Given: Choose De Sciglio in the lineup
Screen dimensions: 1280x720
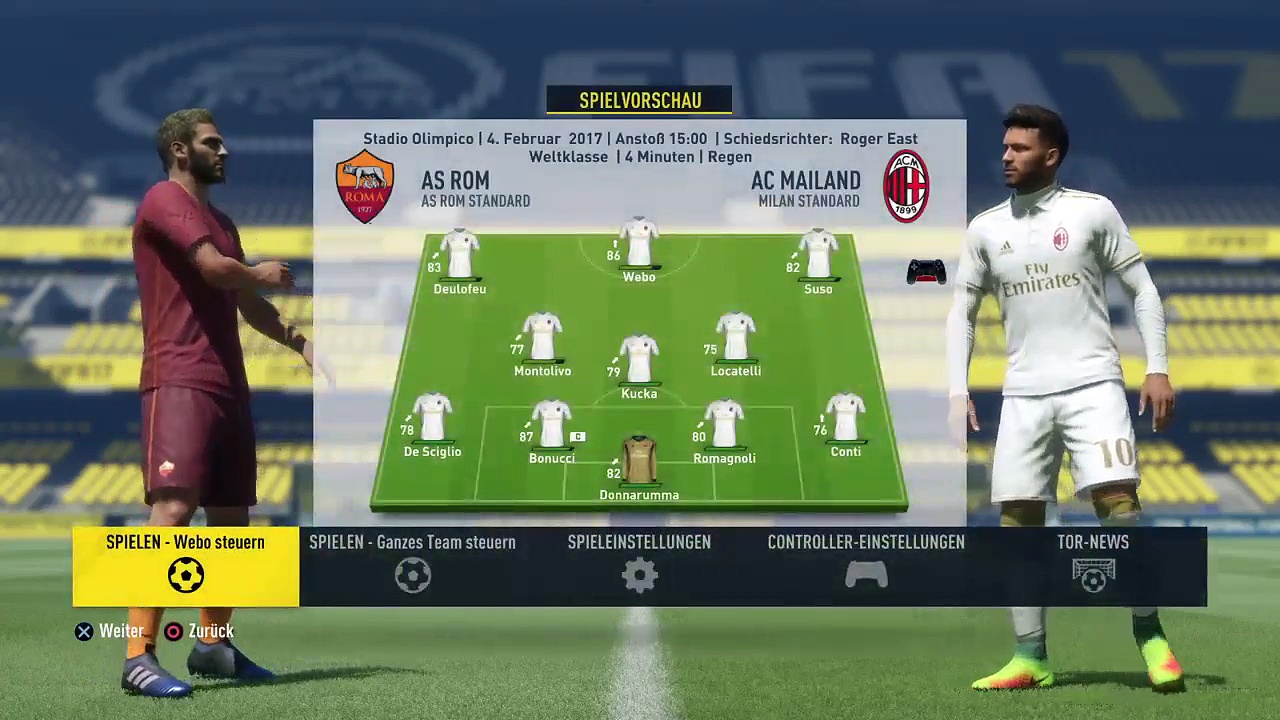Looking at the screenshot, I should (x=433, y=418).
